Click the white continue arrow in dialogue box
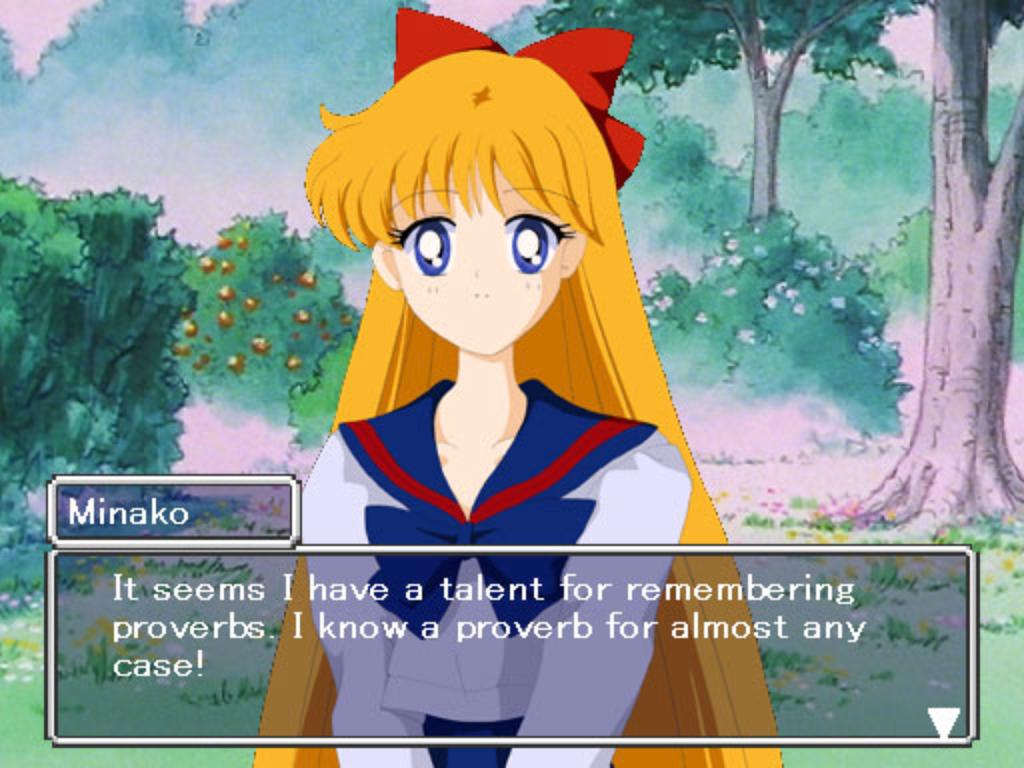1024x768 pixels. tap(943, 721)
